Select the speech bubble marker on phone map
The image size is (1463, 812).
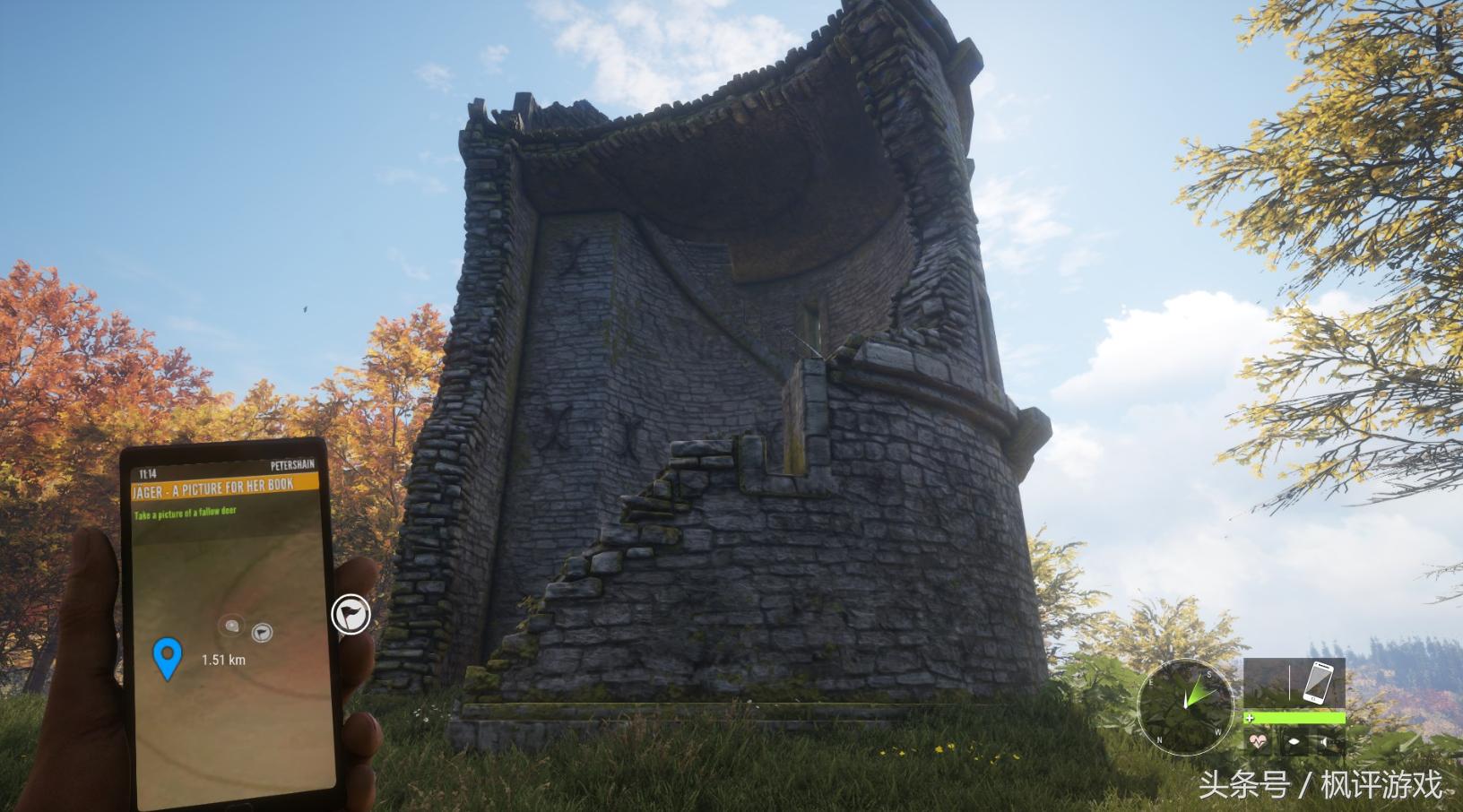[x=232, y=626]
